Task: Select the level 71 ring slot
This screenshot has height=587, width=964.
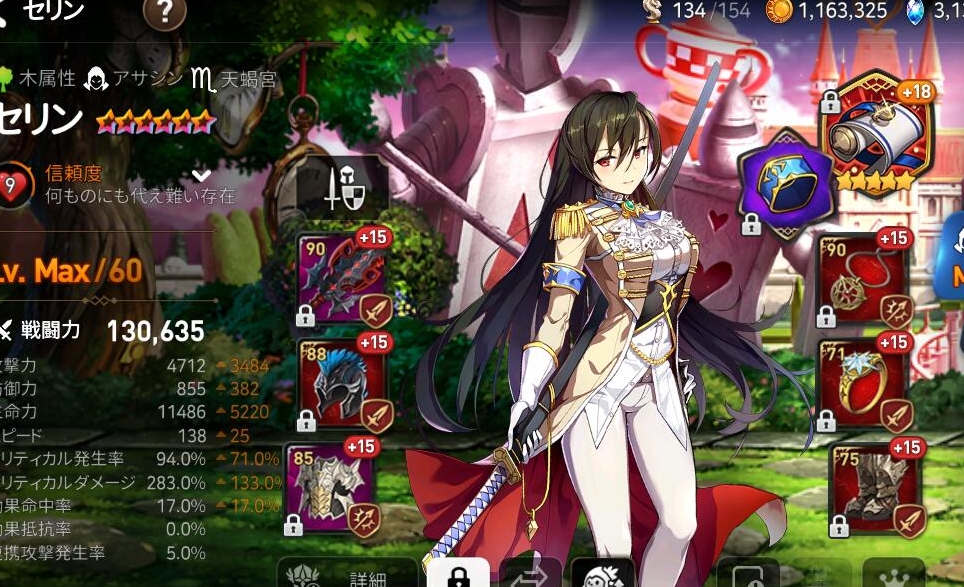Action: click(863, 382)
